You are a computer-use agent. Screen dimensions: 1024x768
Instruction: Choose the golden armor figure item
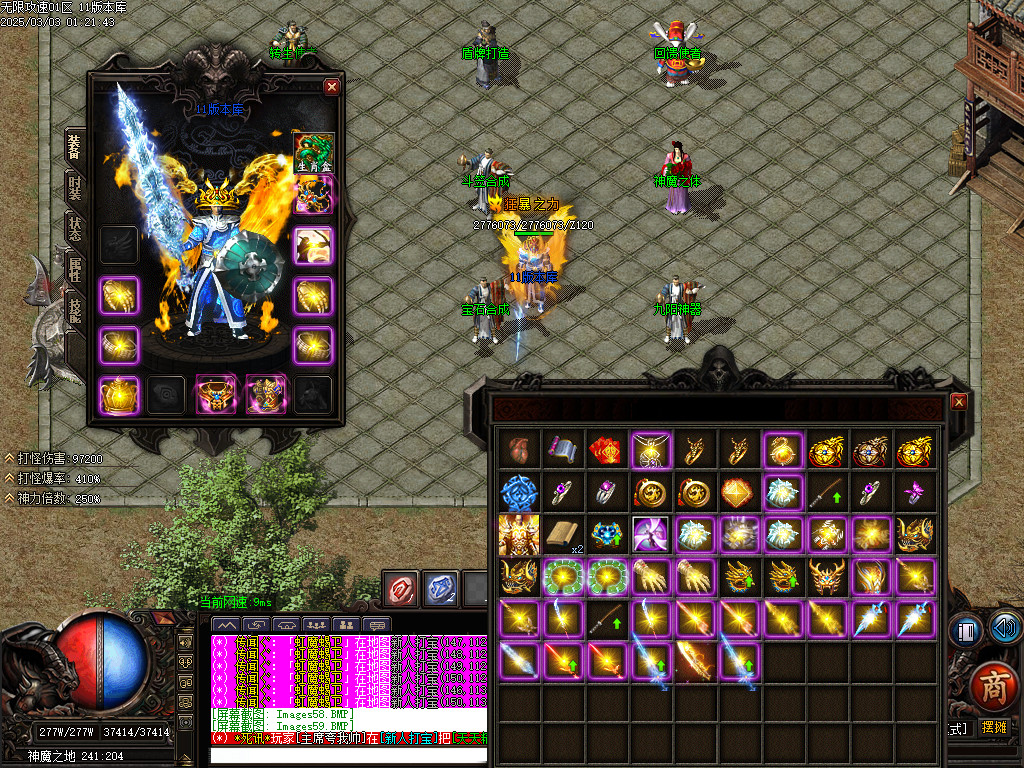[x=518, y=534]
